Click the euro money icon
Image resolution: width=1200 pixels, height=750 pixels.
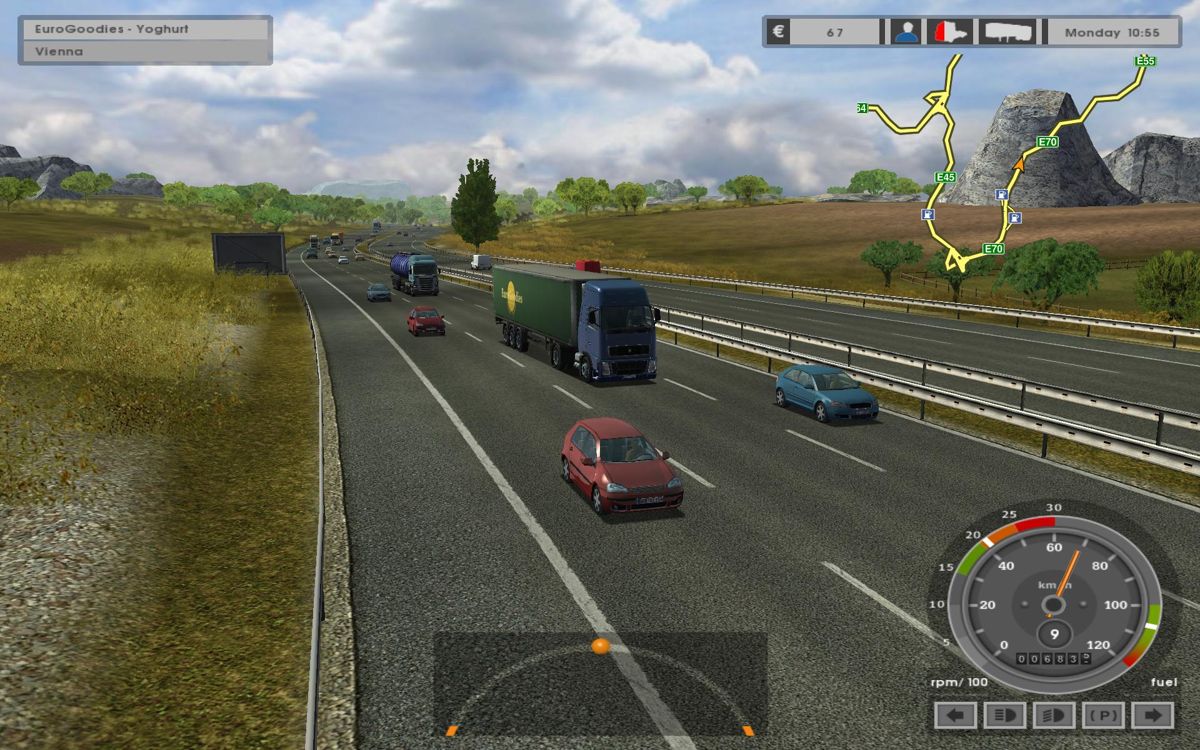(778, 32)
